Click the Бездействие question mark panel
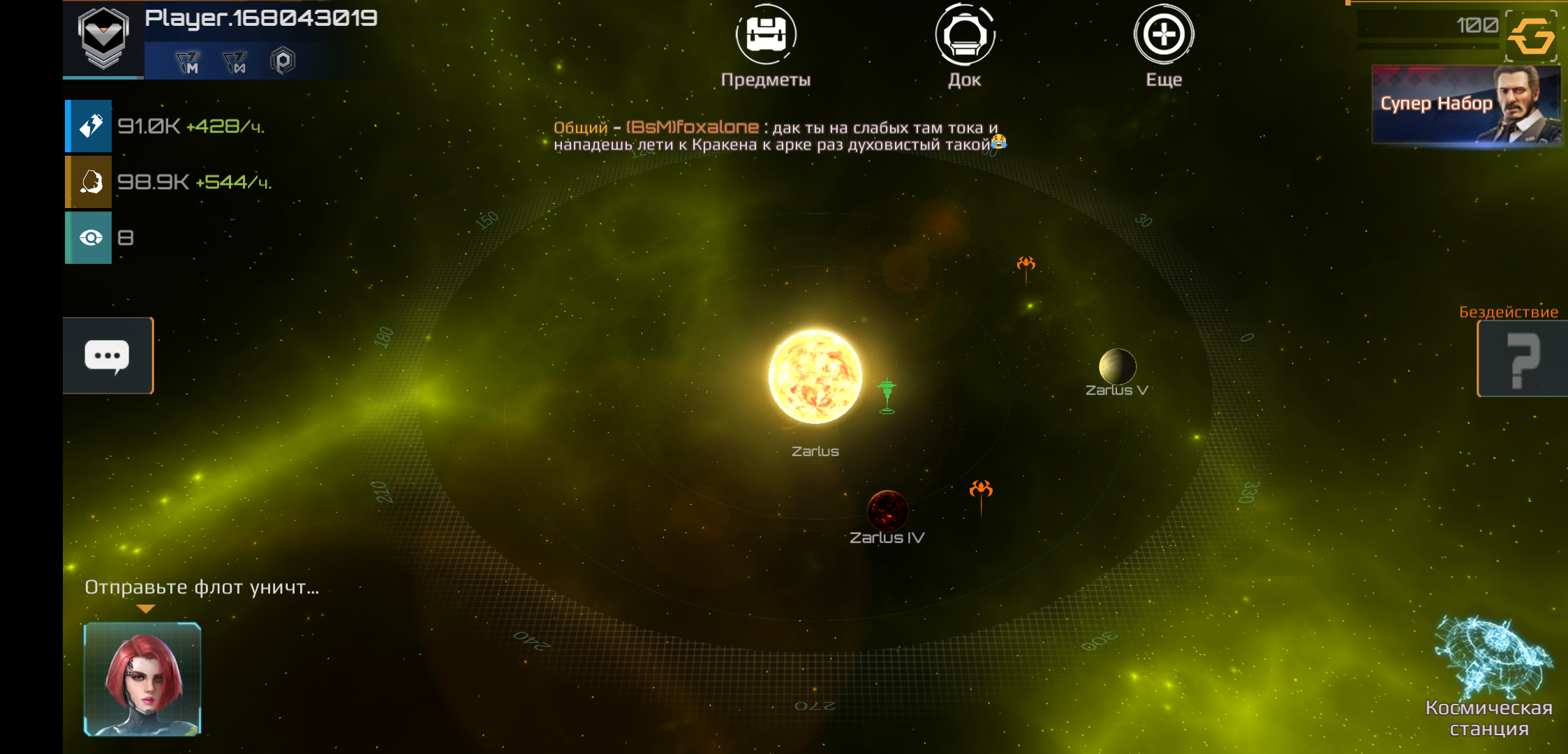This screenshot has height=754, width=1568. (x=1522, y=359)
